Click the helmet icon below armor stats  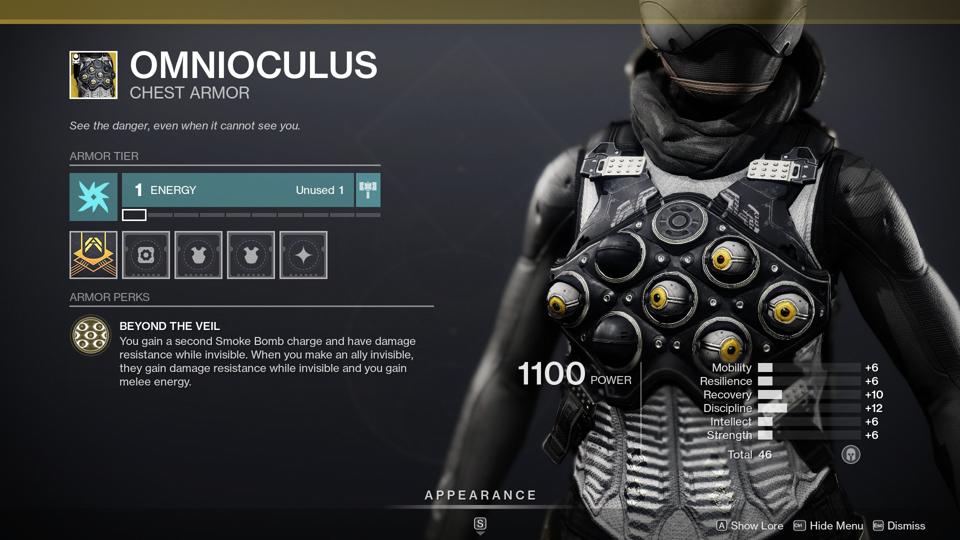tap(851, 455)
